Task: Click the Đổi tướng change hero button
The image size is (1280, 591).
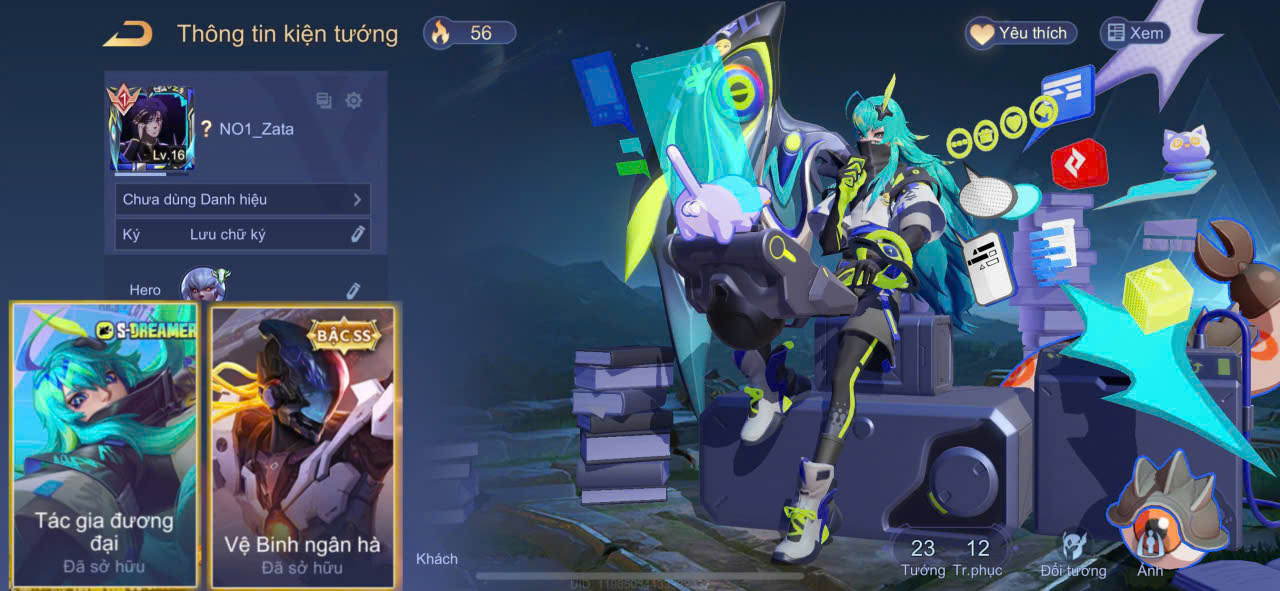Action: click(1073, 553)
